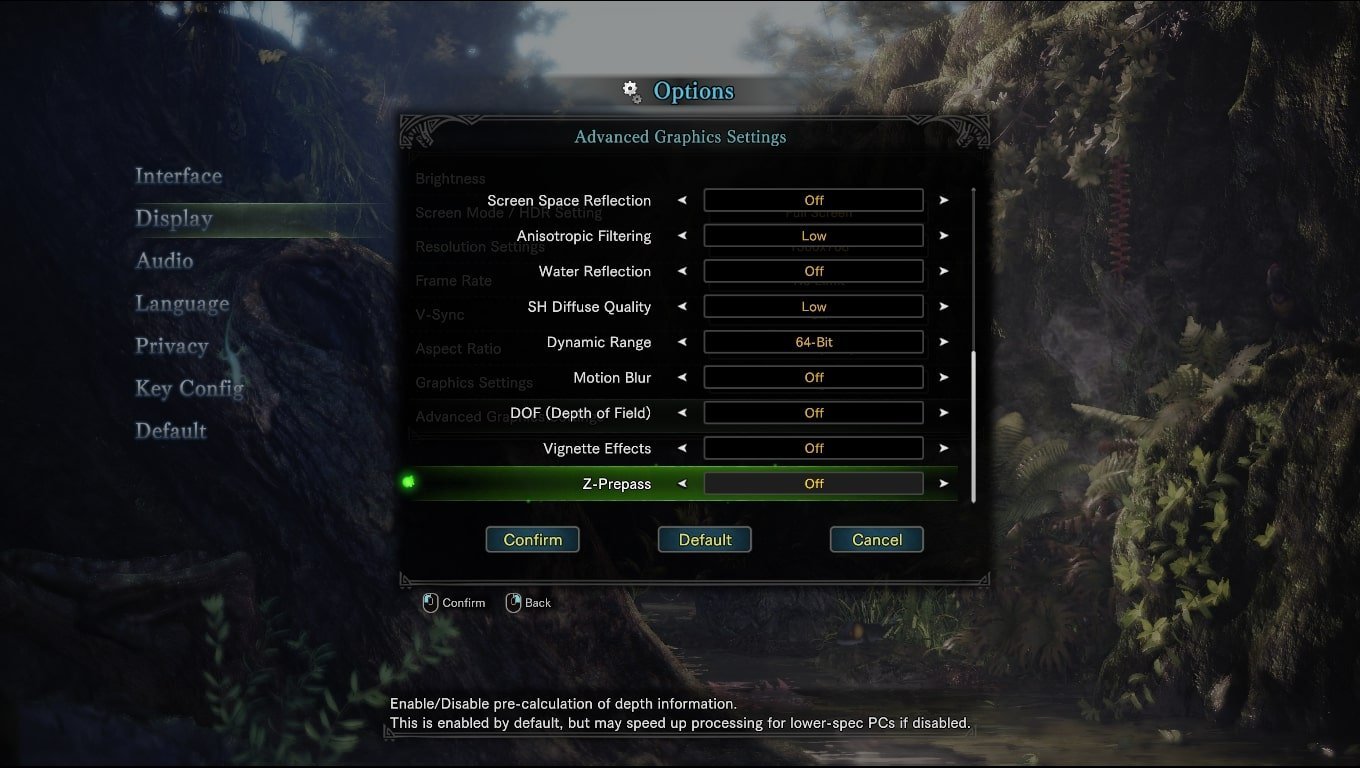Click the settings list scrollbar
The height and width of the screenshot is (768, 1360).
click(973, 425)
